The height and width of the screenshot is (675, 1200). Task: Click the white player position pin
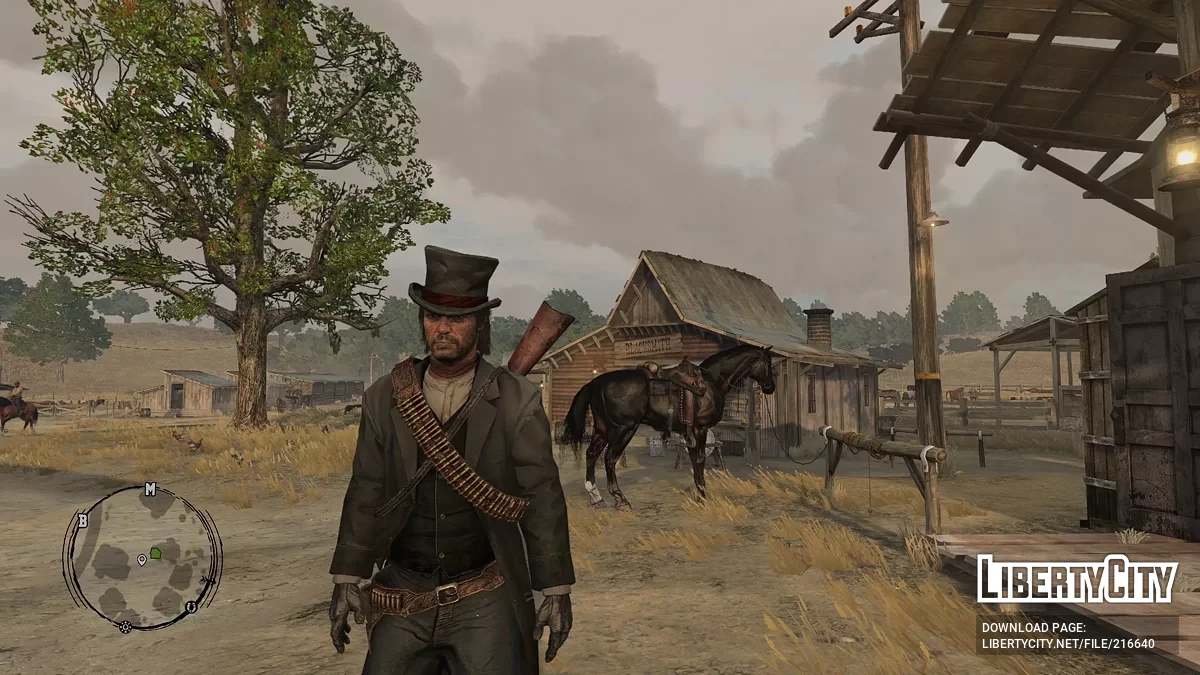pyautogui.click(x=142, y=560)
